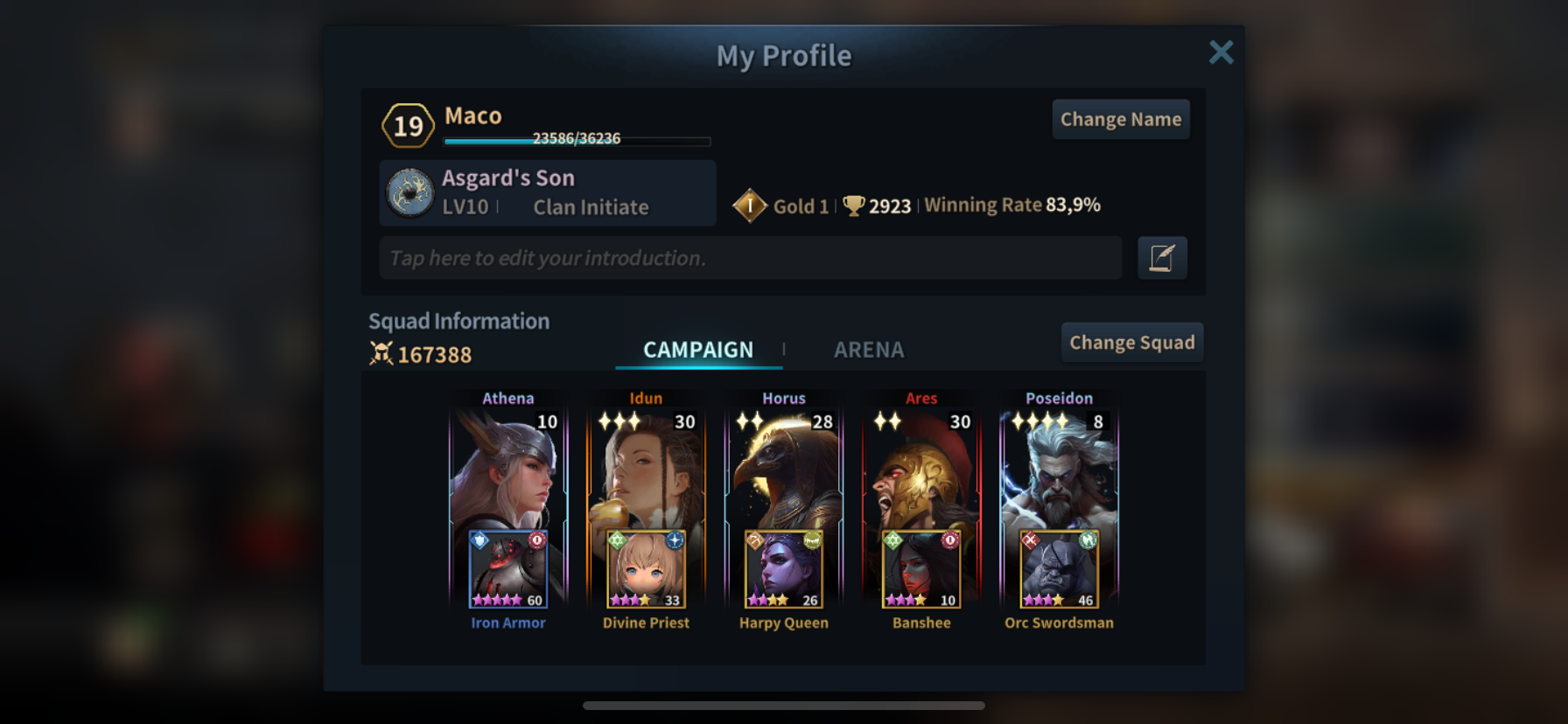This screenshot has width=1568, height=724.
Task: Close the My Profile window
Action: tap(1221, 52)
